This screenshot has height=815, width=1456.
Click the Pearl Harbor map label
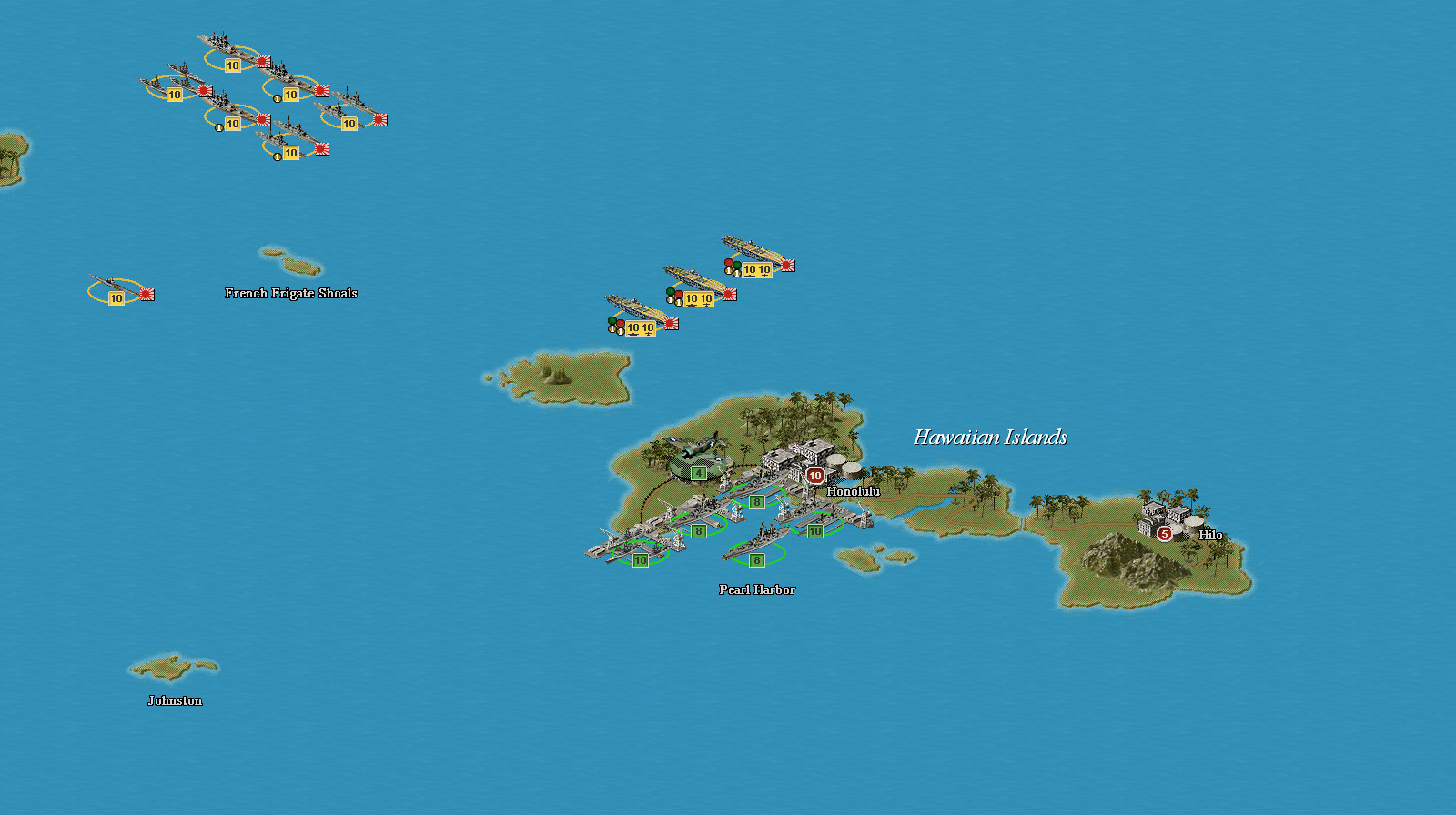pyautogui.click(x=756, y=589)
